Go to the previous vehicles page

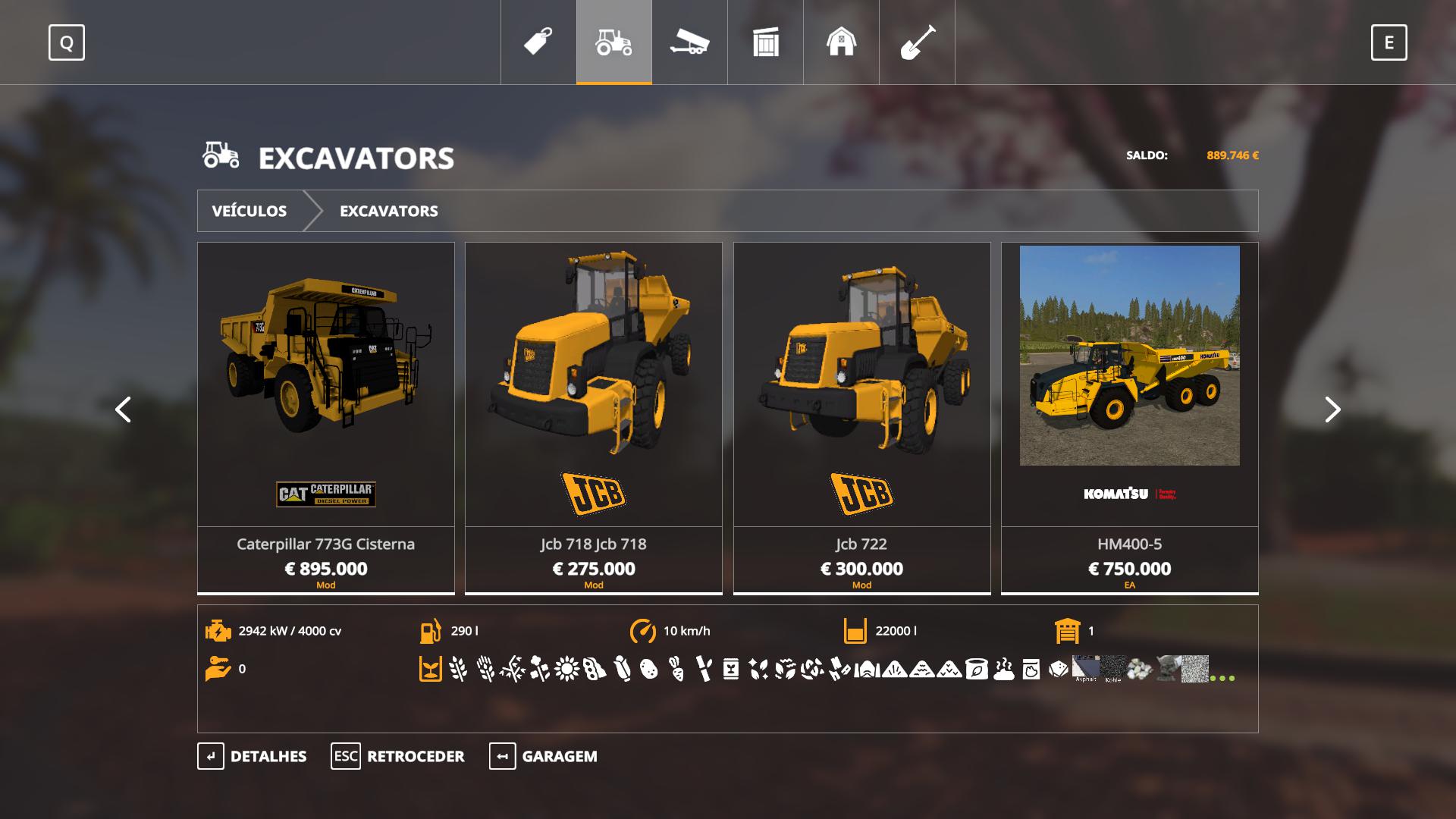pos(123,409)
